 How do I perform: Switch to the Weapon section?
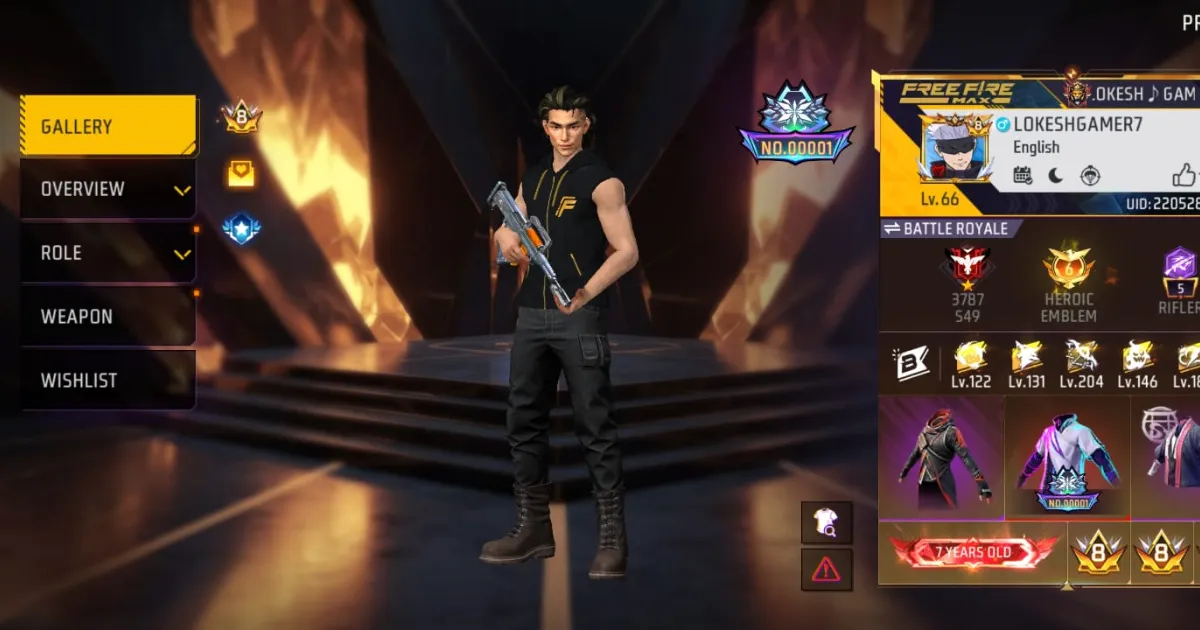(x=108, y=317)
